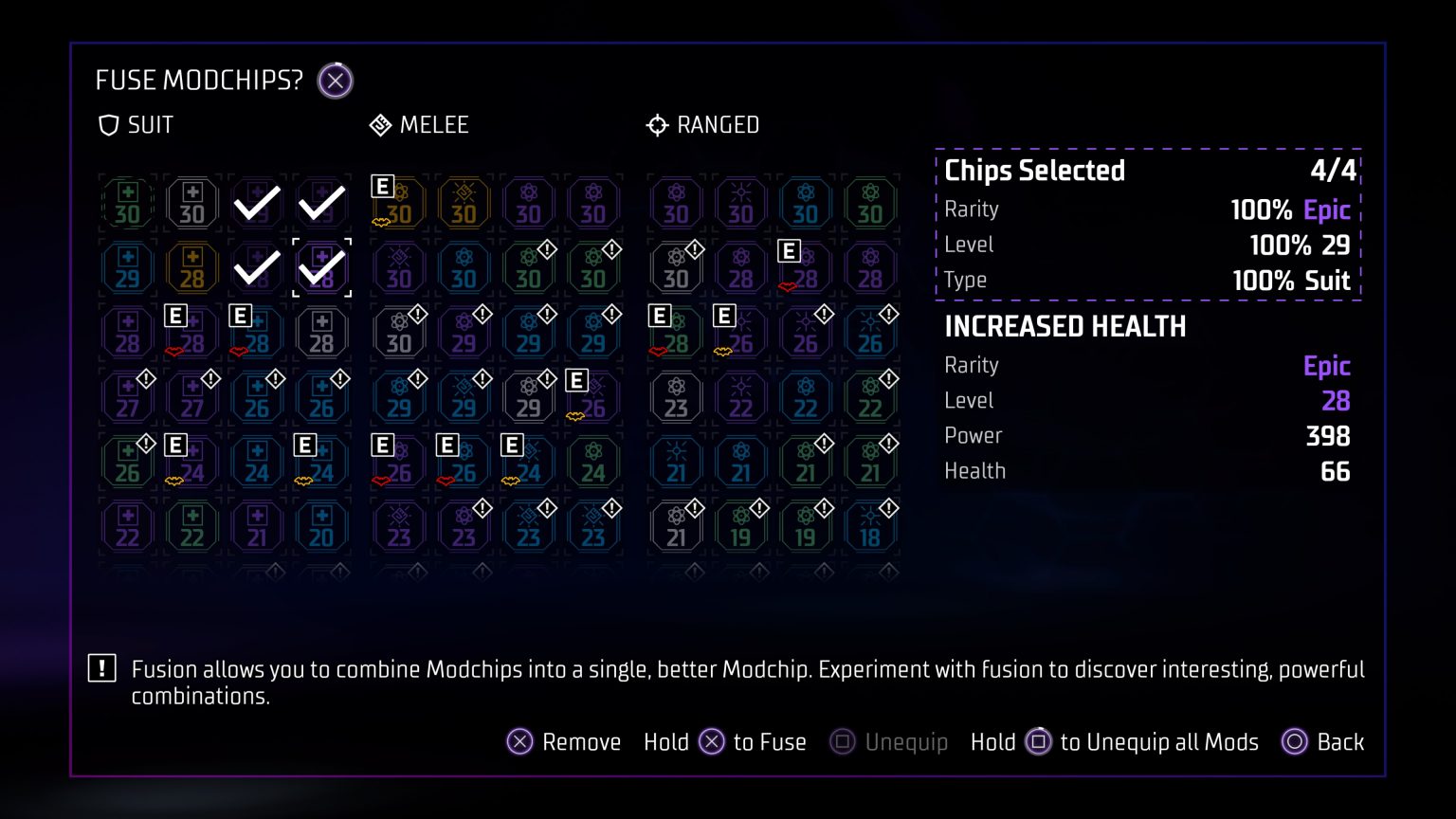Image resolution: width=1456 pixels, height=819 pixels.
Task: Select the level 20 Suit modchip
Action: point(321,526)
